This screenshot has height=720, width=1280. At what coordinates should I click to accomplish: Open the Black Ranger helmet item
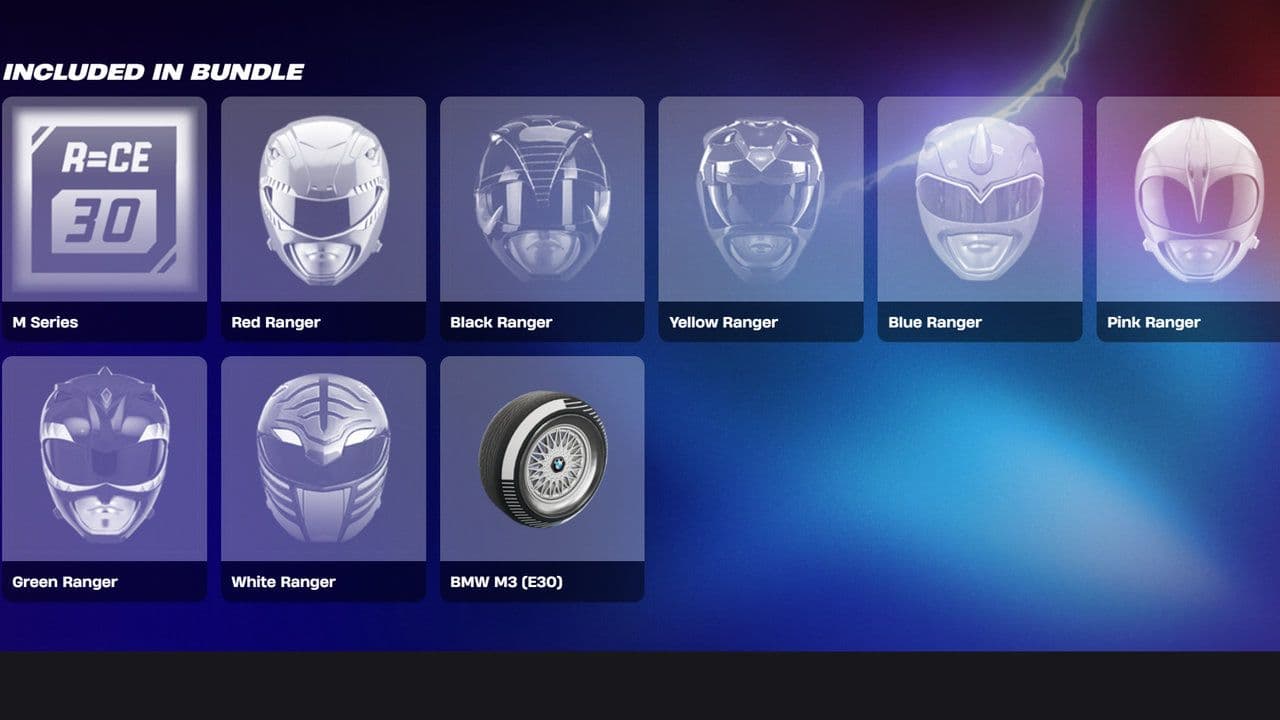coord(541,200)
